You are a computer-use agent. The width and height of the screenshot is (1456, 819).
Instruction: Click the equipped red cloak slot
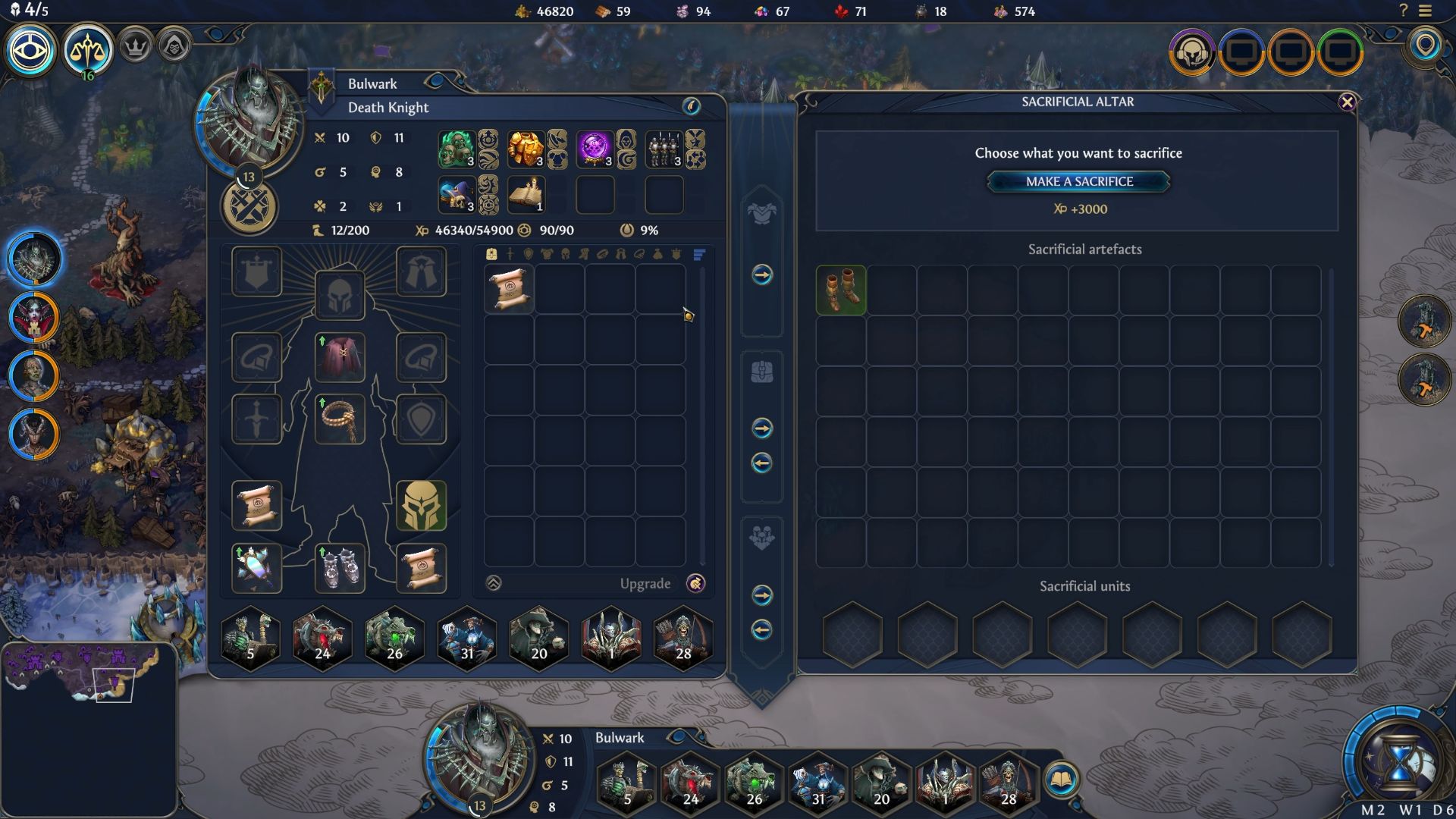(x=340, y=357)
